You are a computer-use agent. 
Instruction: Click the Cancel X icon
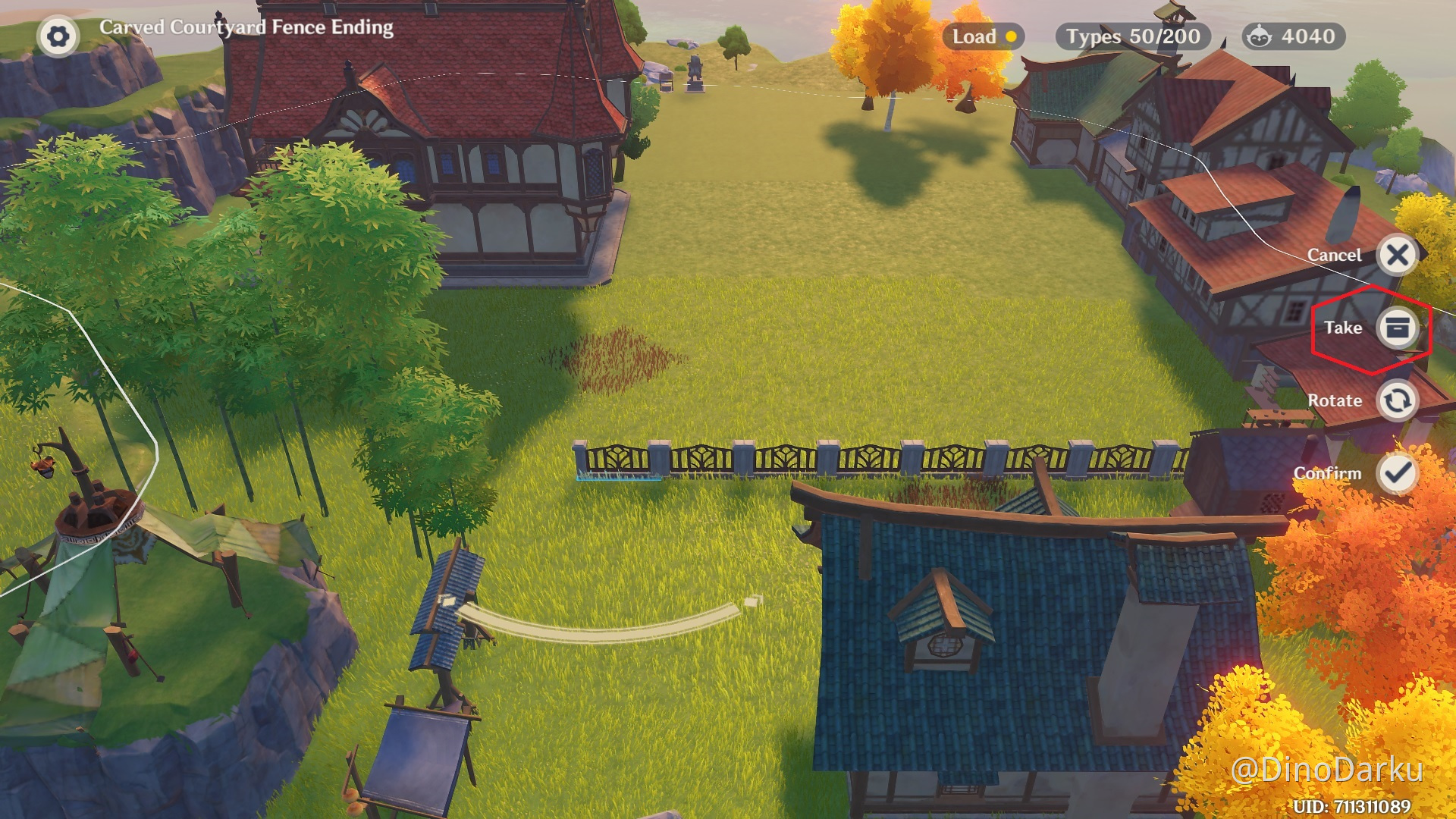[1398, 255]
